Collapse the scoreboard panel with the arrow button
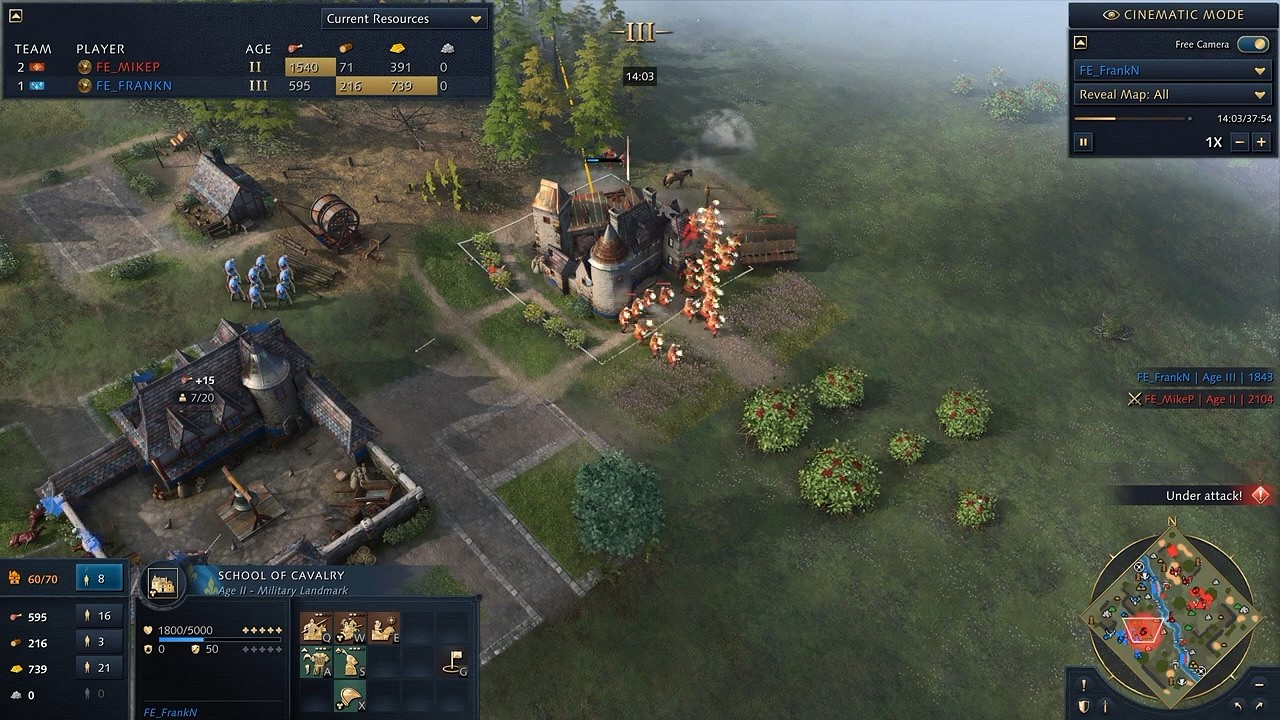 (17, 15)
